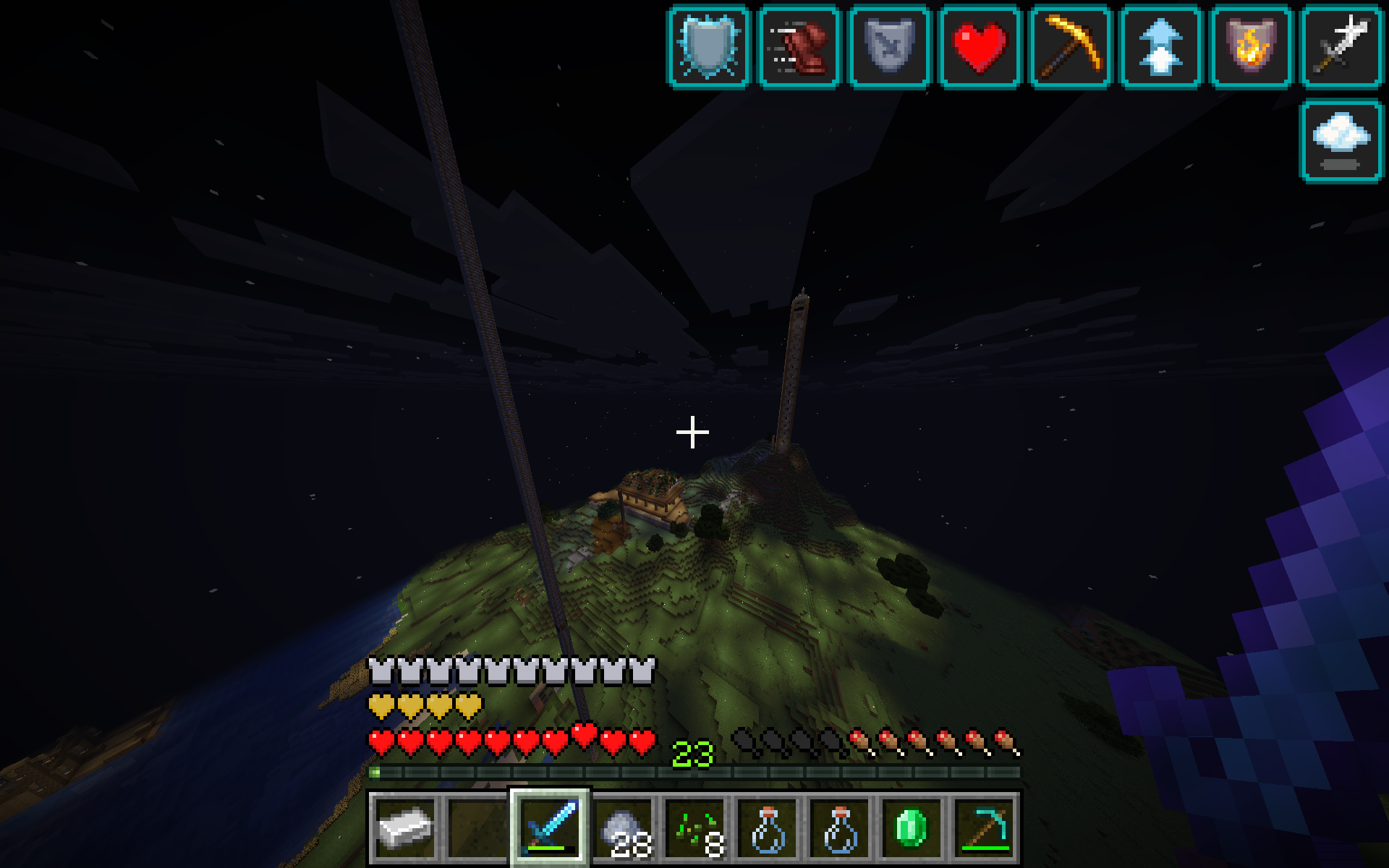The width and height of the screenshot is (1389, 868).
Task: Click the white cloud status effect icon
Action: coord(1341,140)
